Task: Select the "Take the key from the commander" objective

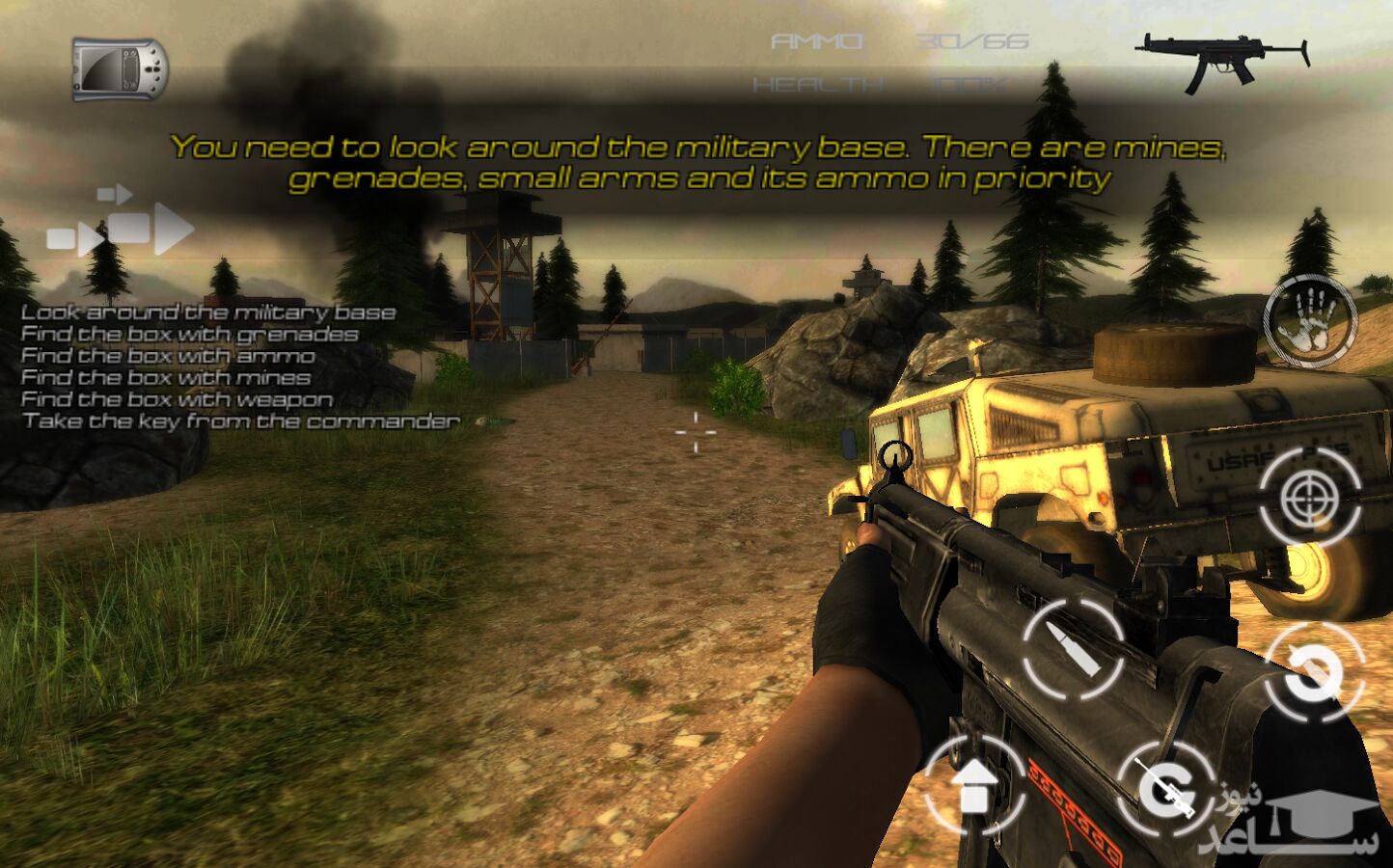Action: click(241, 421)
